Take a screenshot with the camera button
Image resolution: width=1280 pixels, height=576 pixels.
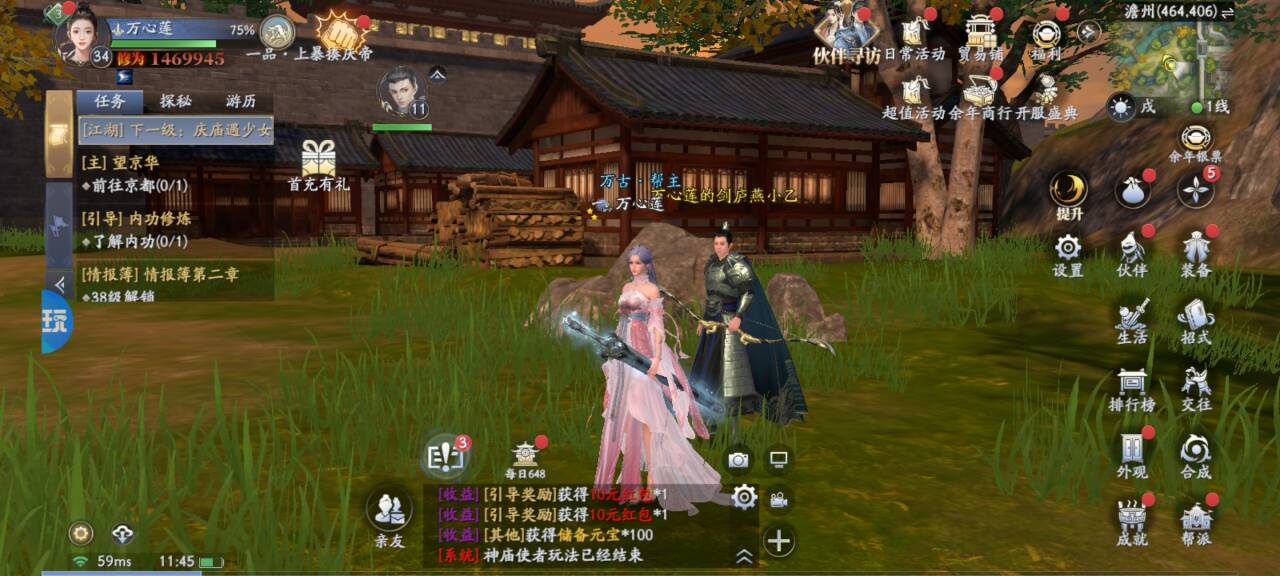click(738, 460)
